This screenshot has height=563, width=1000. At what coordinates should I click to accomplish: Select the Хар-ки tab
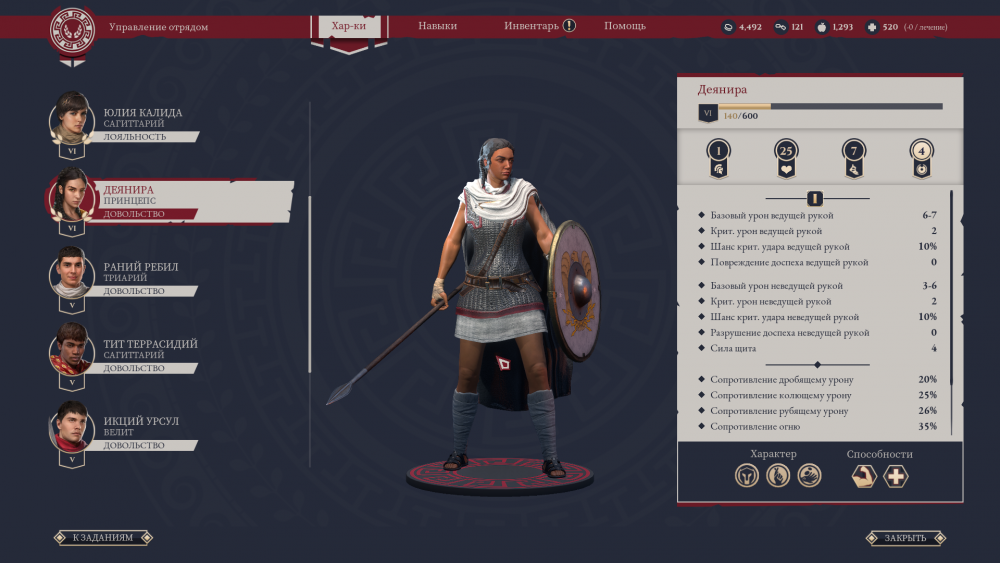[x=349, y=27]
